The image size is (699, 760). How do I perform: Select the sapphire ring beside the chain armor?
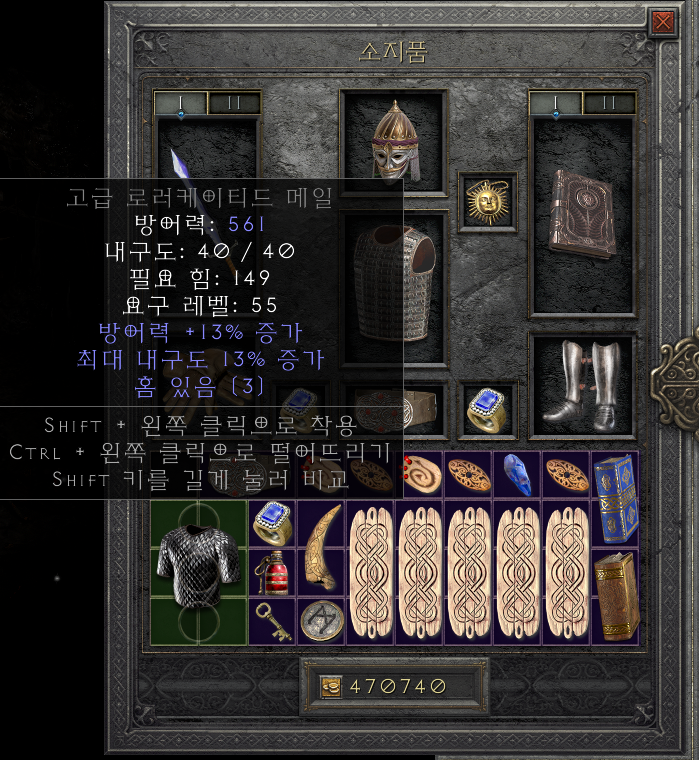(x=271, y=522)
